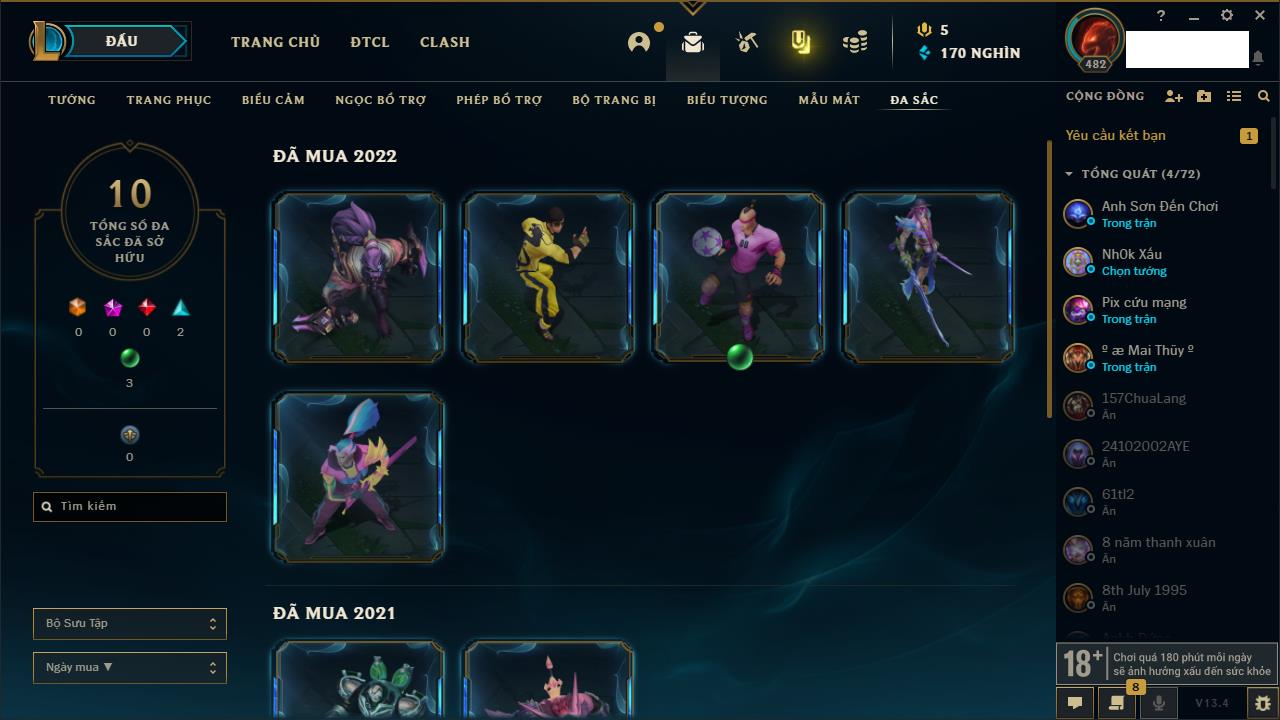Image resolution: width=1280 pixels, height=720 pixels.
Task: Select the pink soccer player chroma thumbnail
Action: point(739,277)
